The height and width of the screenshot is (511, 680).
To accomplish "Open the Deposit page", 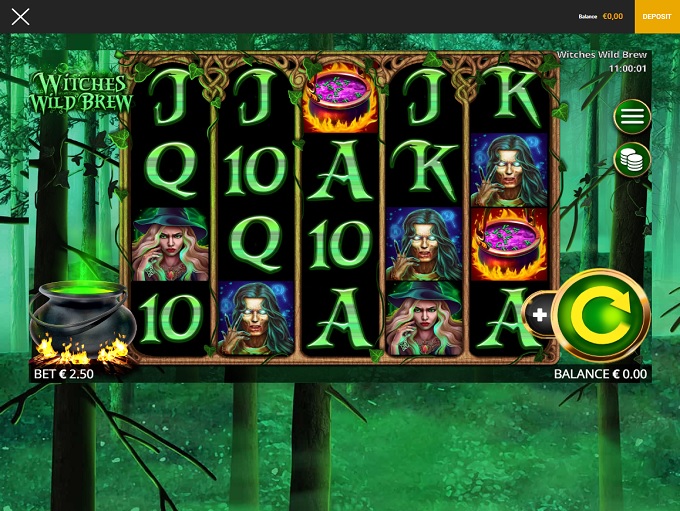I will pyautogui.click(x=657, y=17).
